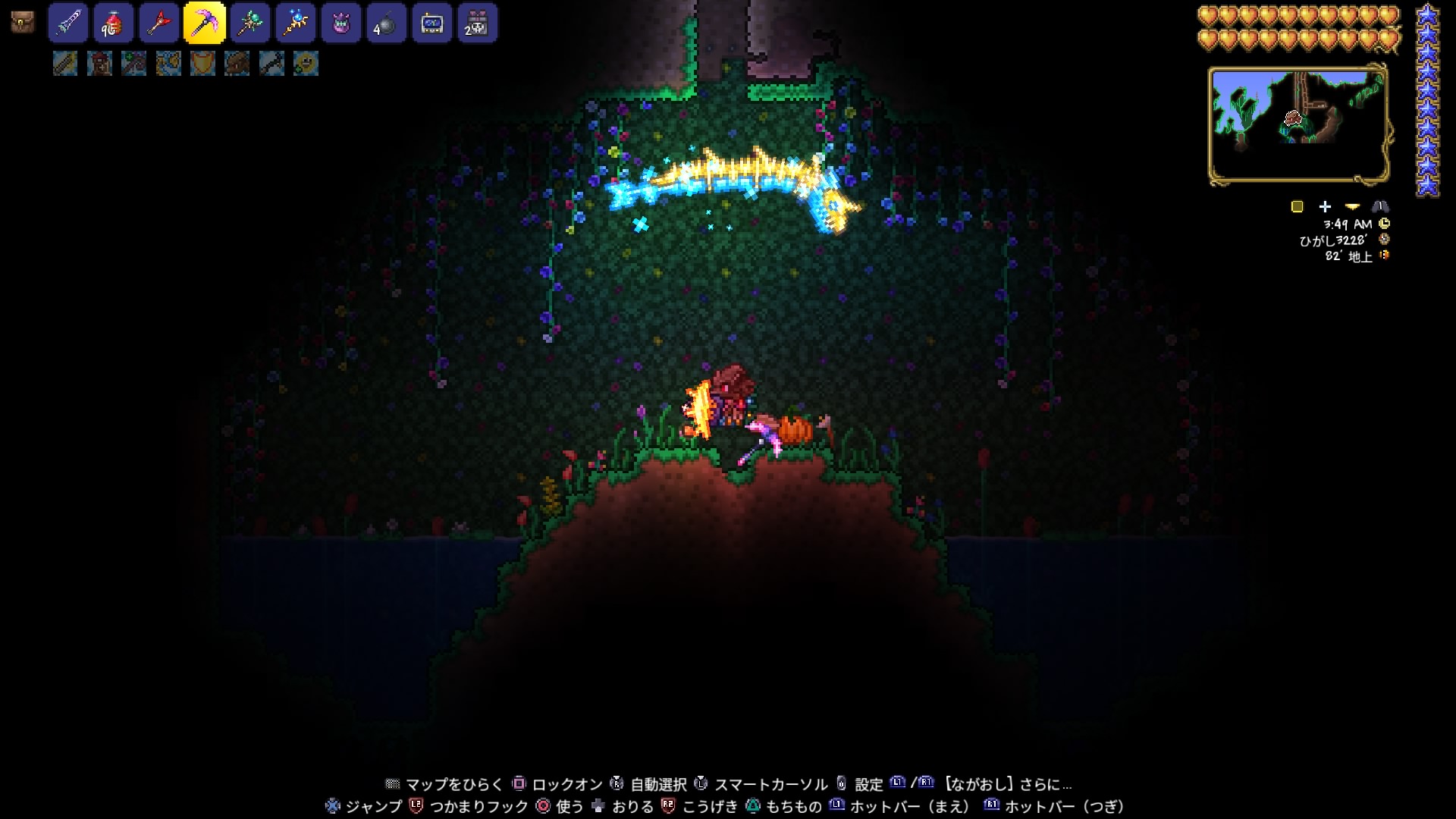Choose the bomb stack slot
1456x819 pixels.
pos(387,23)
